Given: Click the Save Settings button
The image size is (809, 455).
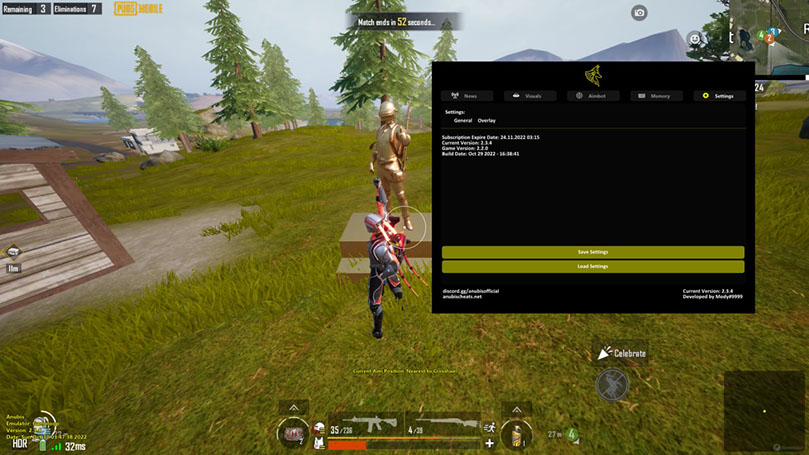Looking at the screenshot, I should tap(593, 252).
